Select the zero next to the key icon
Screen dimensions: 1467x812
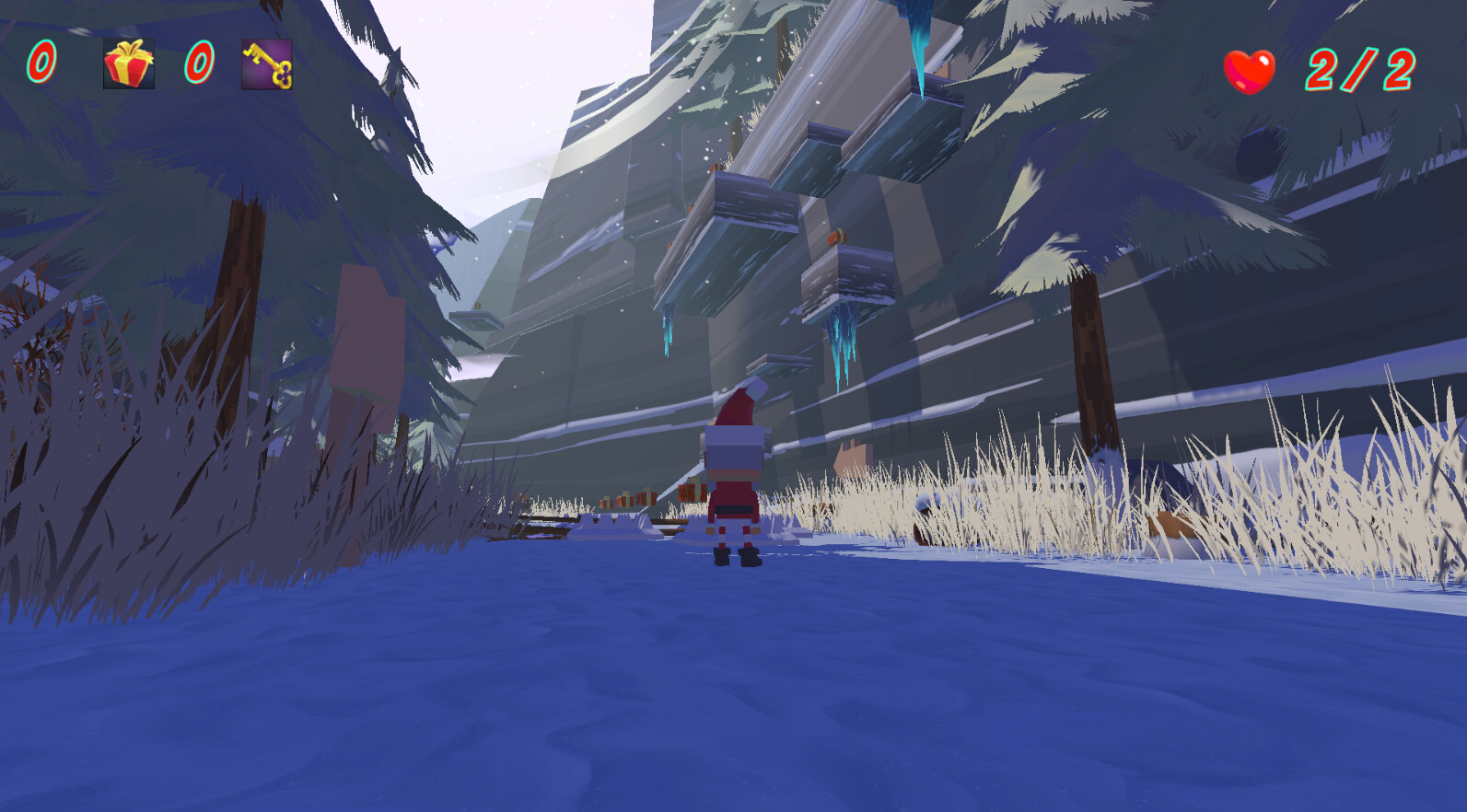[x=200, y=62]
